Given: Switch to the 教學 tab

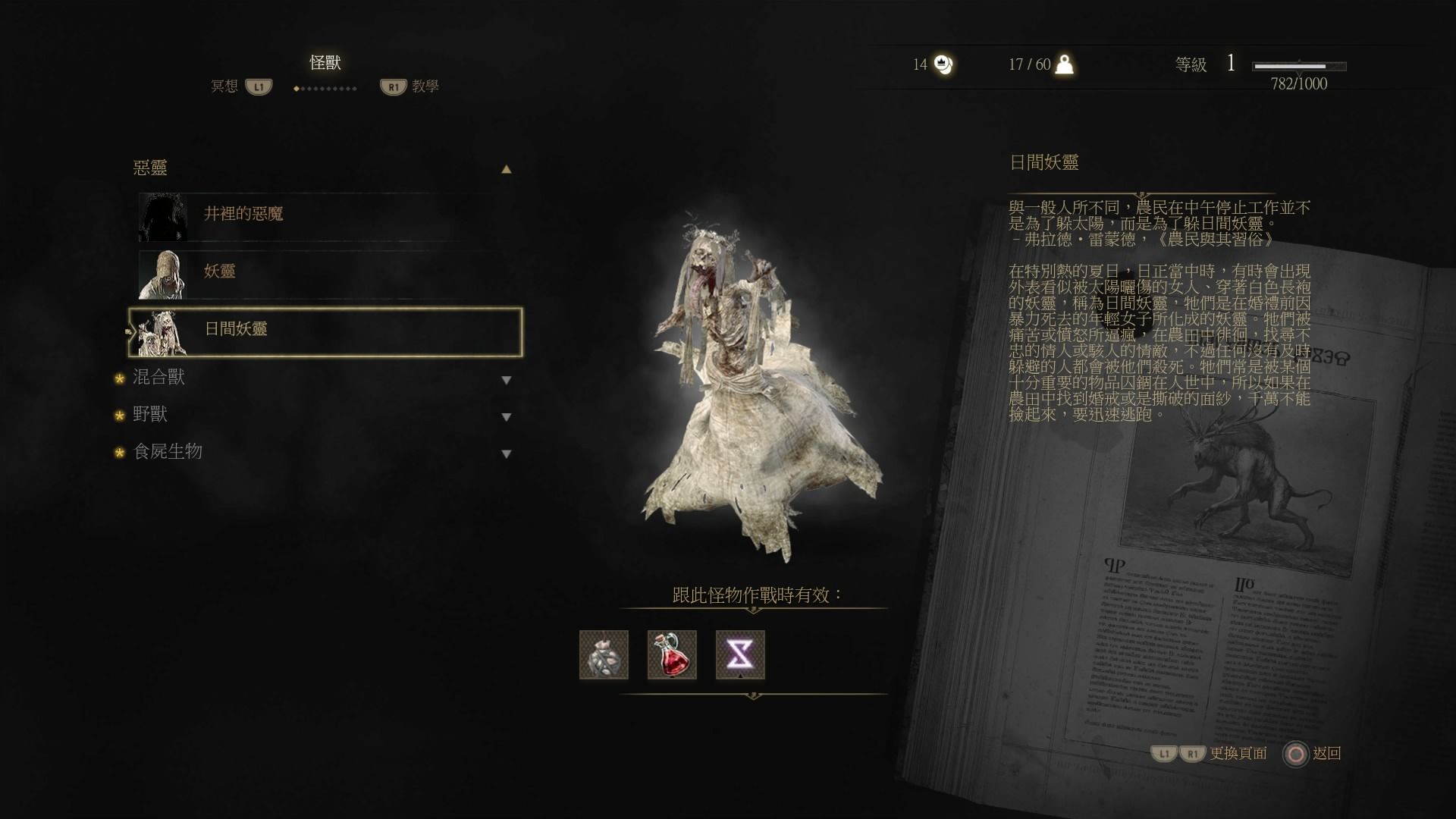Looking at the screenshot, I should point(425,86).
